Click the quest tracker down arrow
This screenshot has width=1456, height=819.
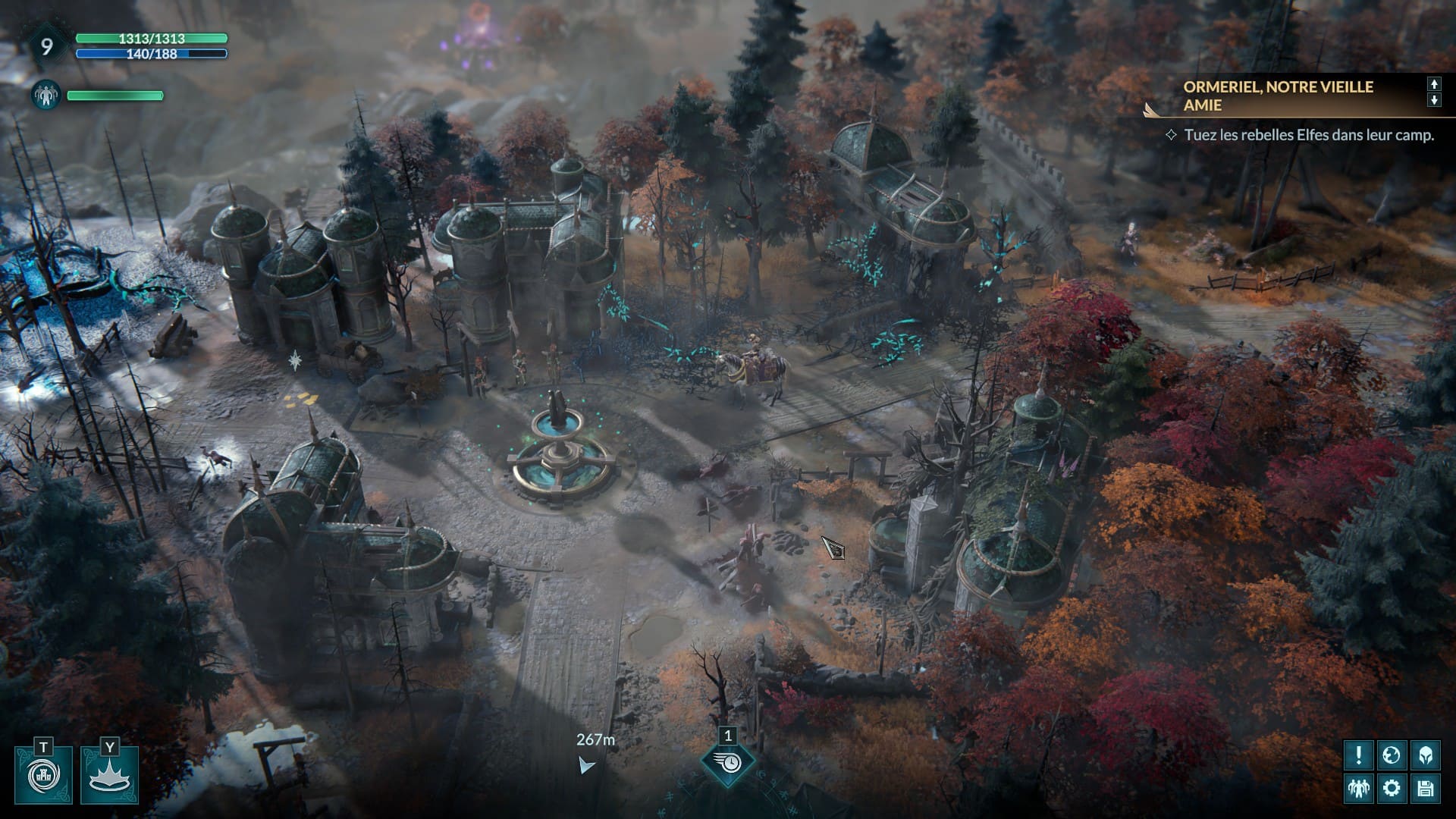(x=1434, y=100)
